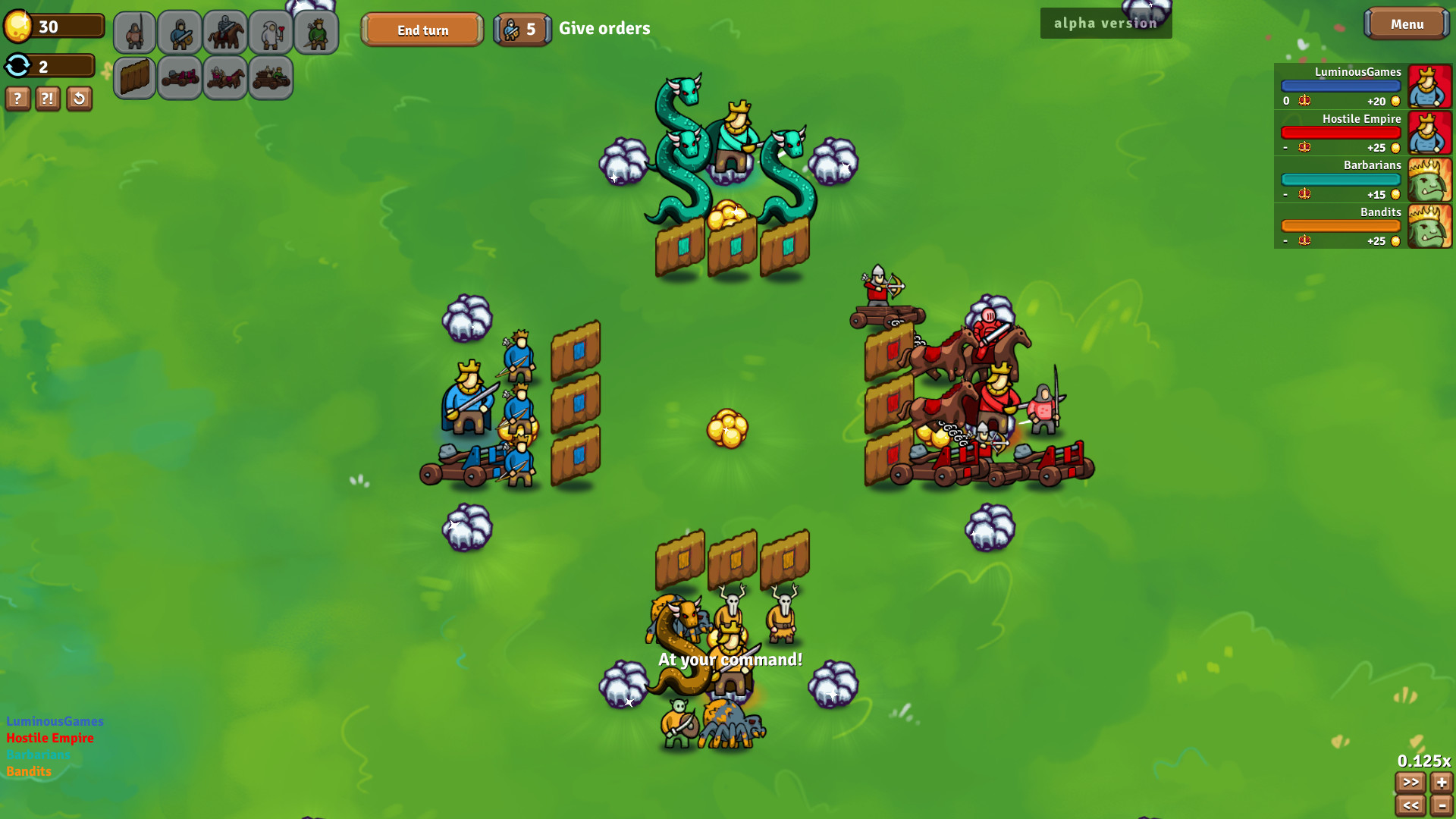Pick the catapult construction icon

pyautogui.click(x=180, y=77)
